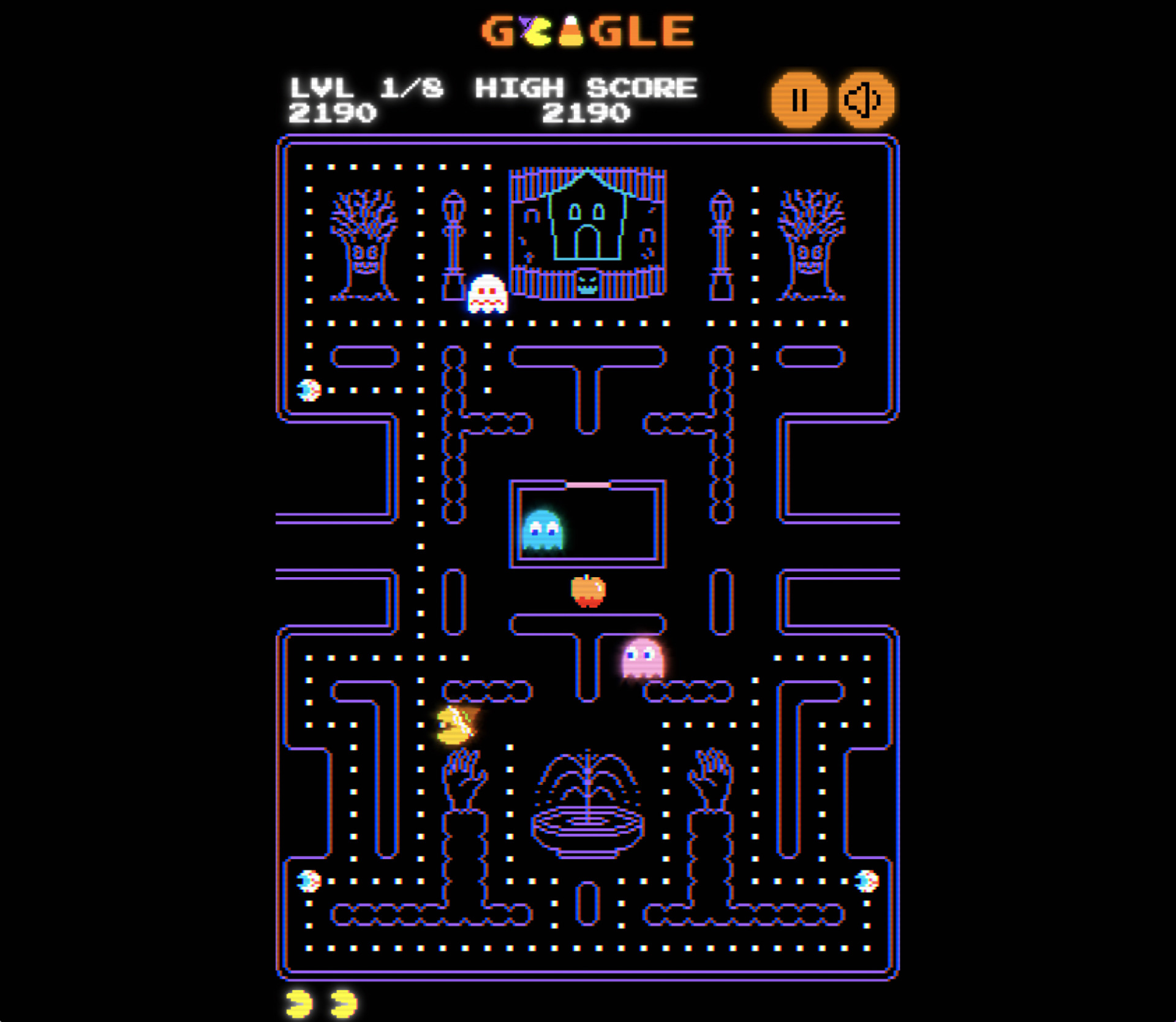Click the score 2190 under HIGH SCORE
Viewport: 1176px width, 1022px height.
pyautogui.click(x=586, y=113)
